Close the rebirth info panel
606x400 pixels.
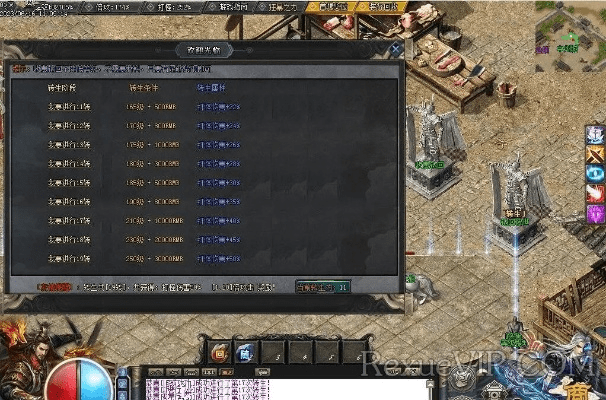coord(396,47)
